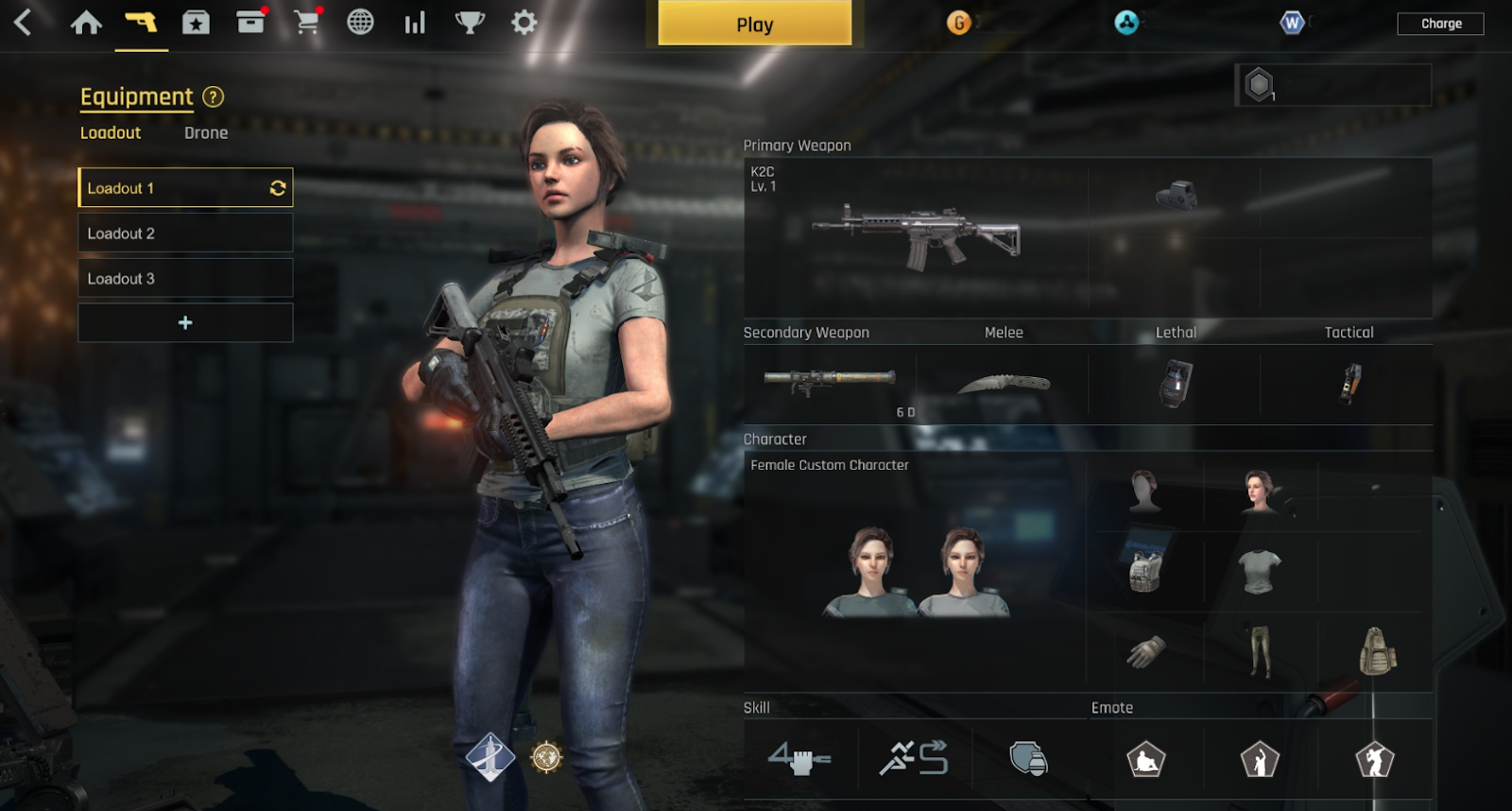Show the trophy rankings page
1512x811 pixels.
coord(469,23)
